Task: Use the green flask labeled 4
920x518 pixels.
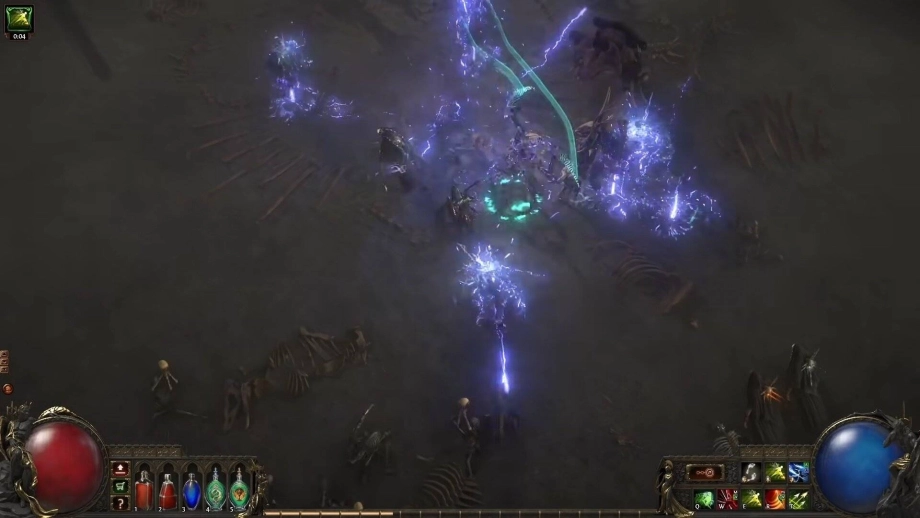Action: coord(215,490)
